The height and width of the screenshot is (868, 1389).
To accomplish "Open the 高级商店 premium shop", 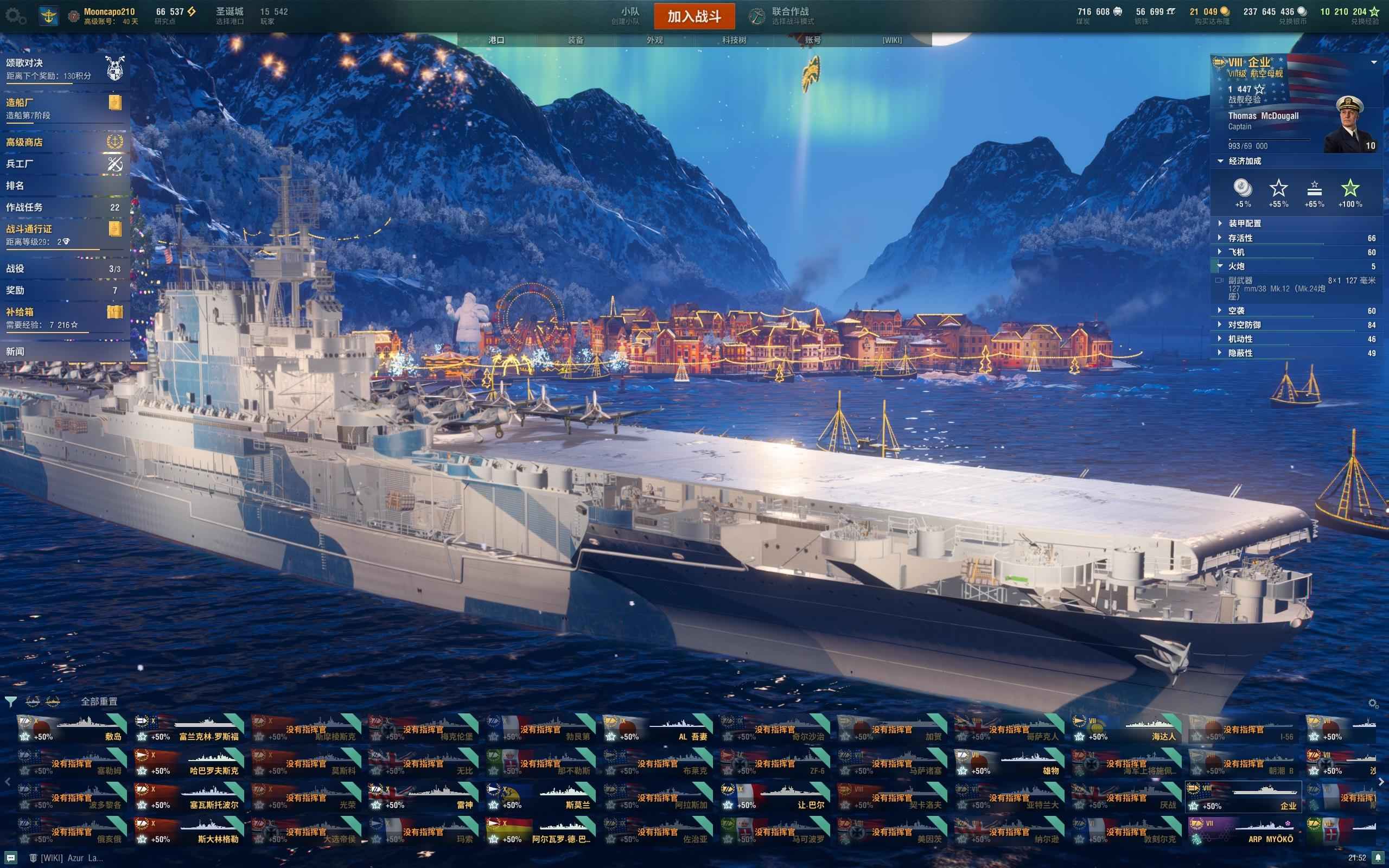I will pyautogui.click(x=63, y=142).
